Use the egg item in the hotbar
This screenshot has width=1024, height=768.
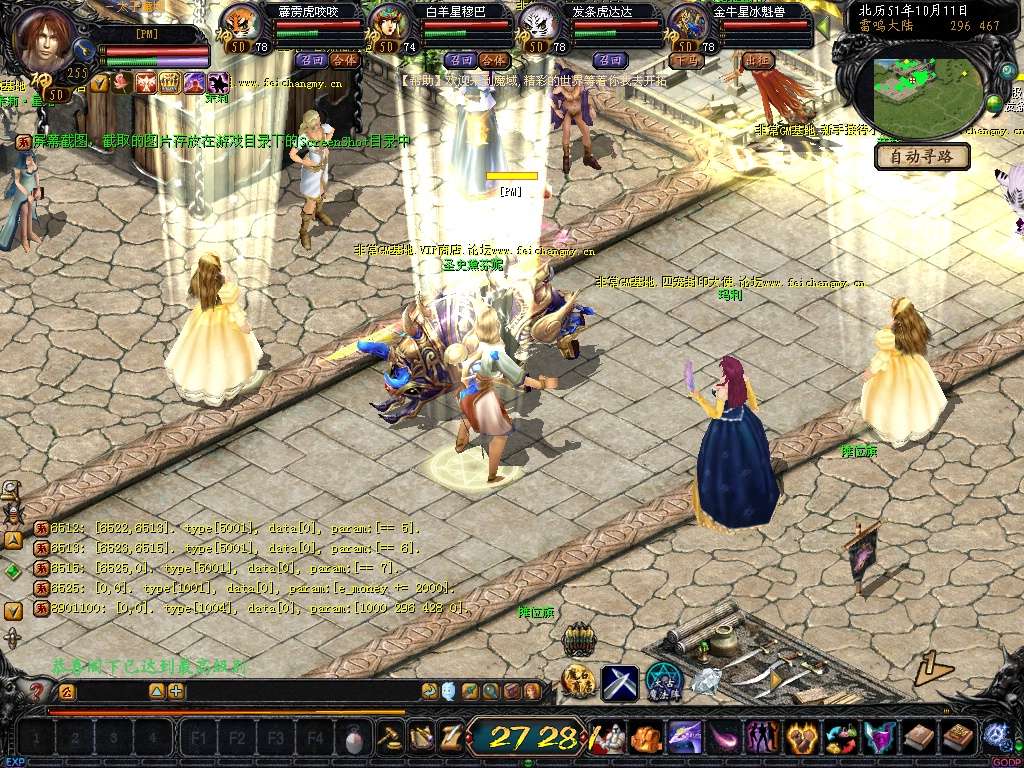352,739
